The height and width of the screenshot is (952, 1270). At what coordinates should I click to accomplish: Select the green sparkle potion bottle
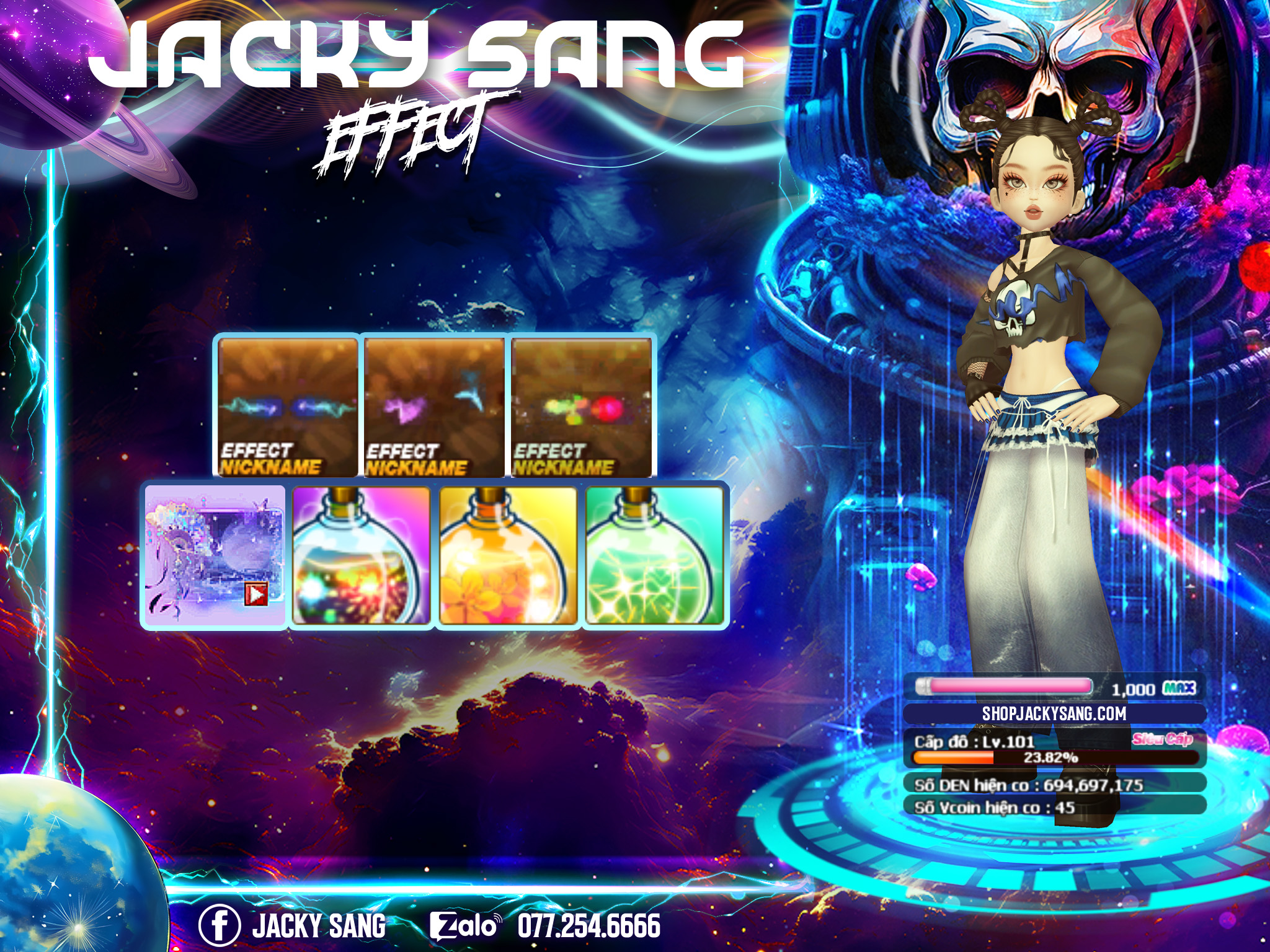[654, 555]
